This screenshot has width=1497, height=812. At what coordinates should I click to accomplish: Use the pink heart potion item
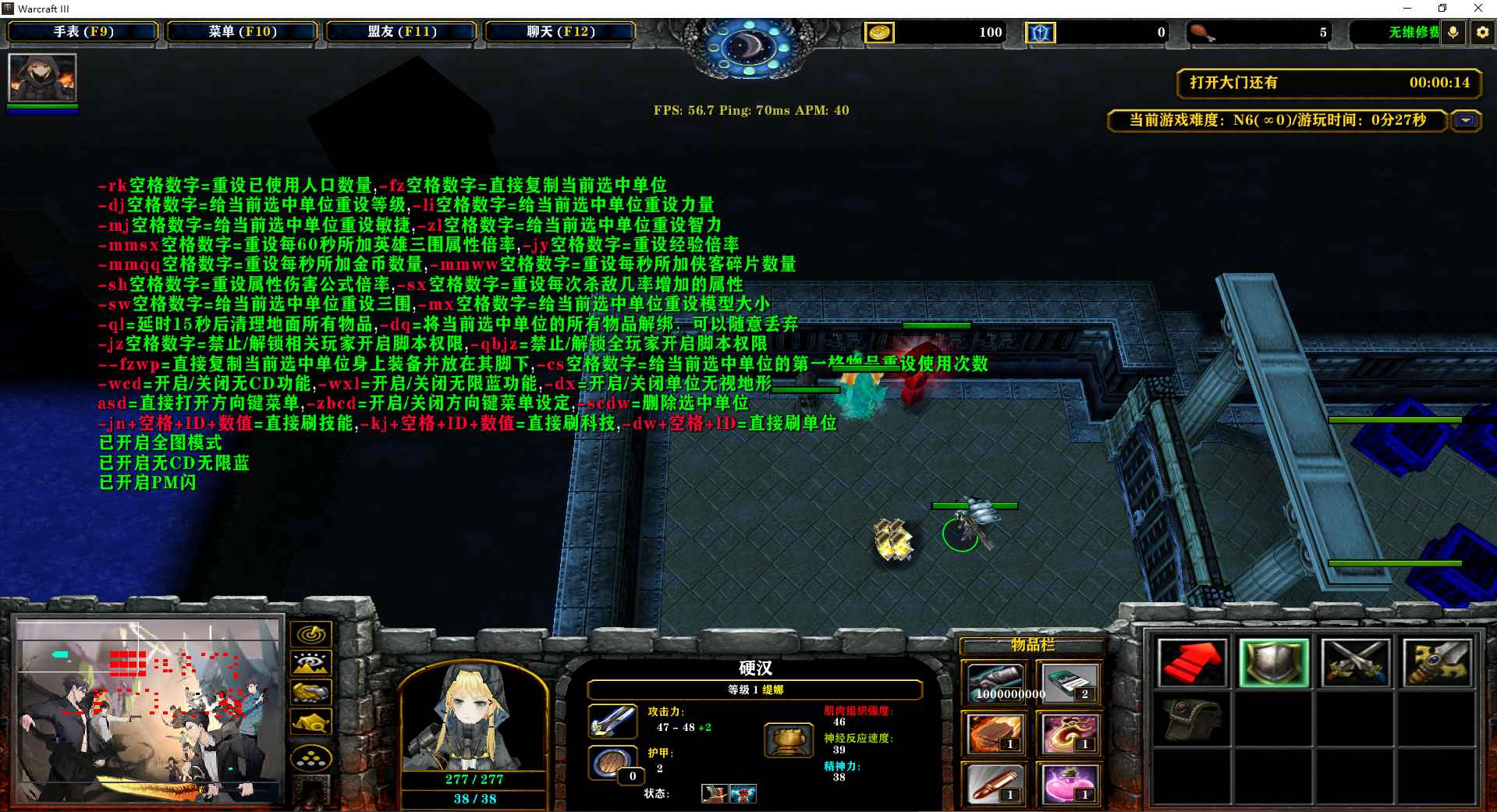click(1066, 783)
